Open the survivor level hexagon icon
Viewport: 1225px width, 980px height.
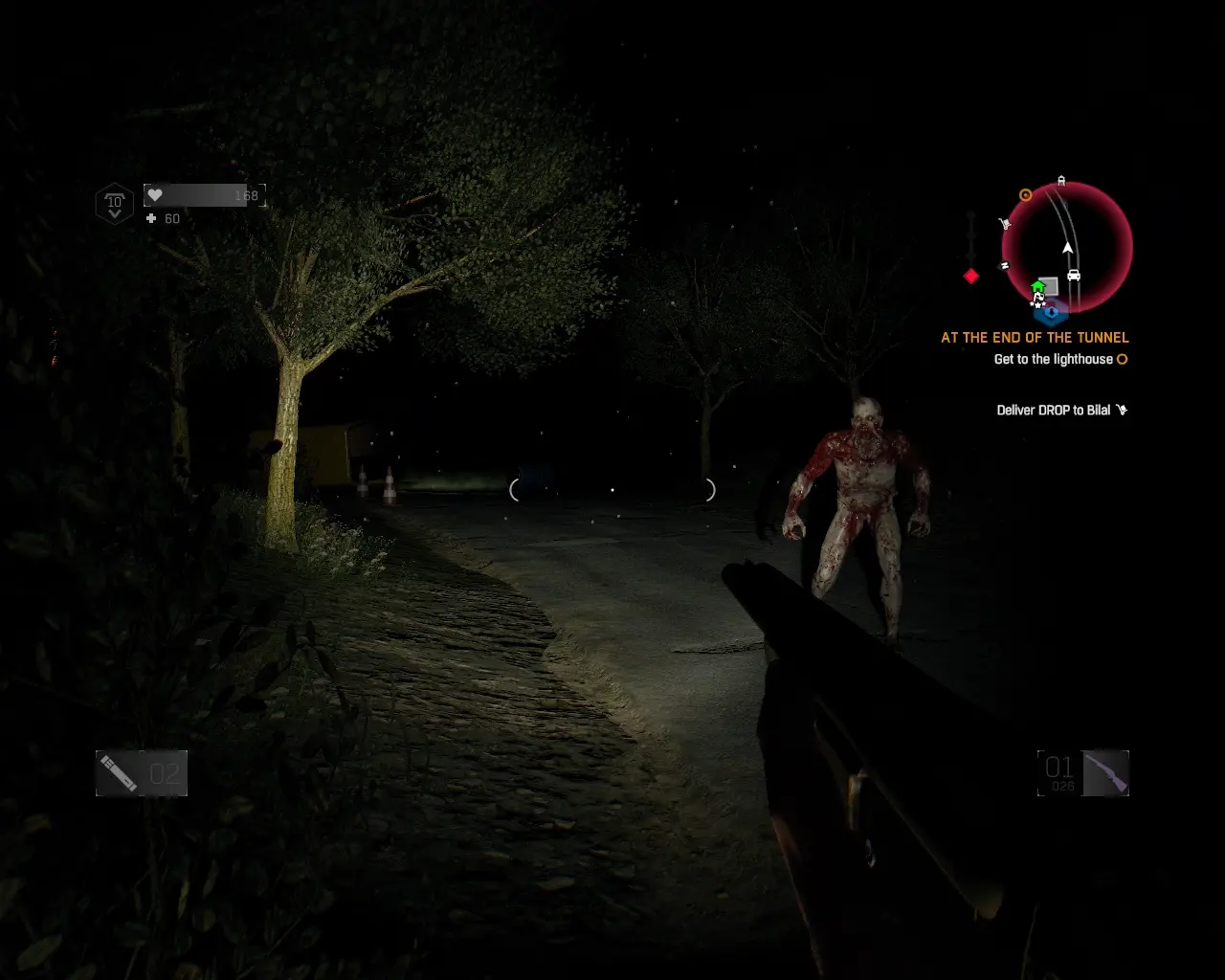tap(115, 204)
